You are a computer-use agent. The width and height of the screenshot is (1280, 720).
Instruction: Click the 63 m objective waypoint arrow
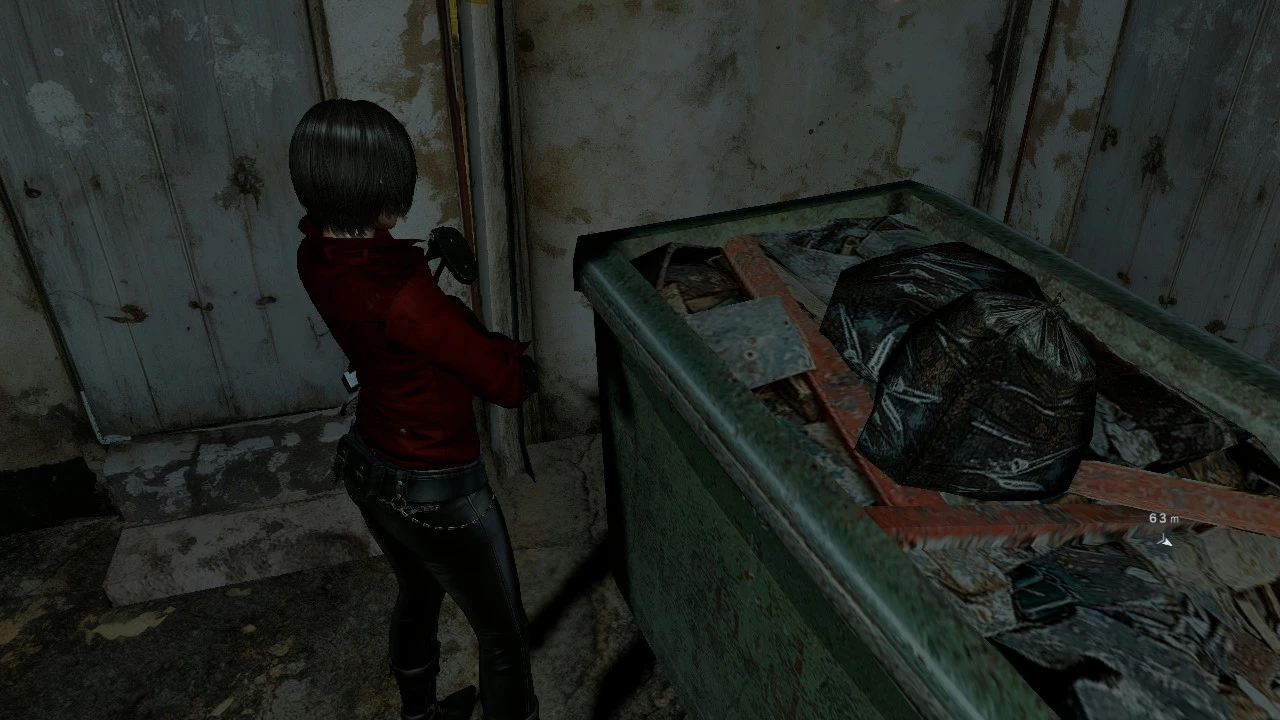(x=1164, y=541)
